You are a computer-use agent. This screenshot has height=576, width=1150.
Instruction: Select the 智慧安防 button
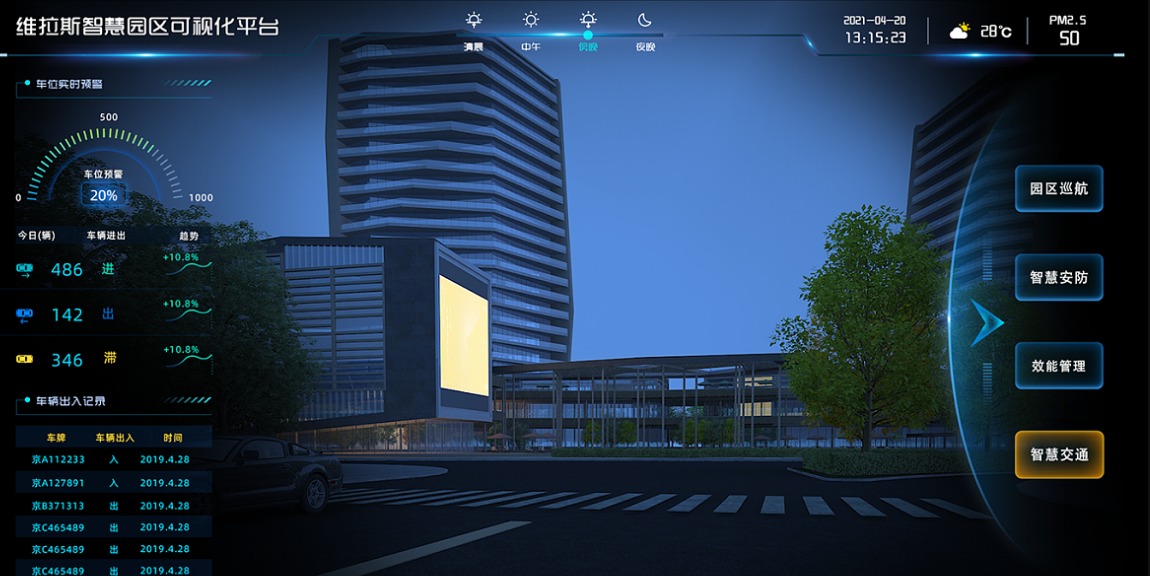coord(1058,277)
